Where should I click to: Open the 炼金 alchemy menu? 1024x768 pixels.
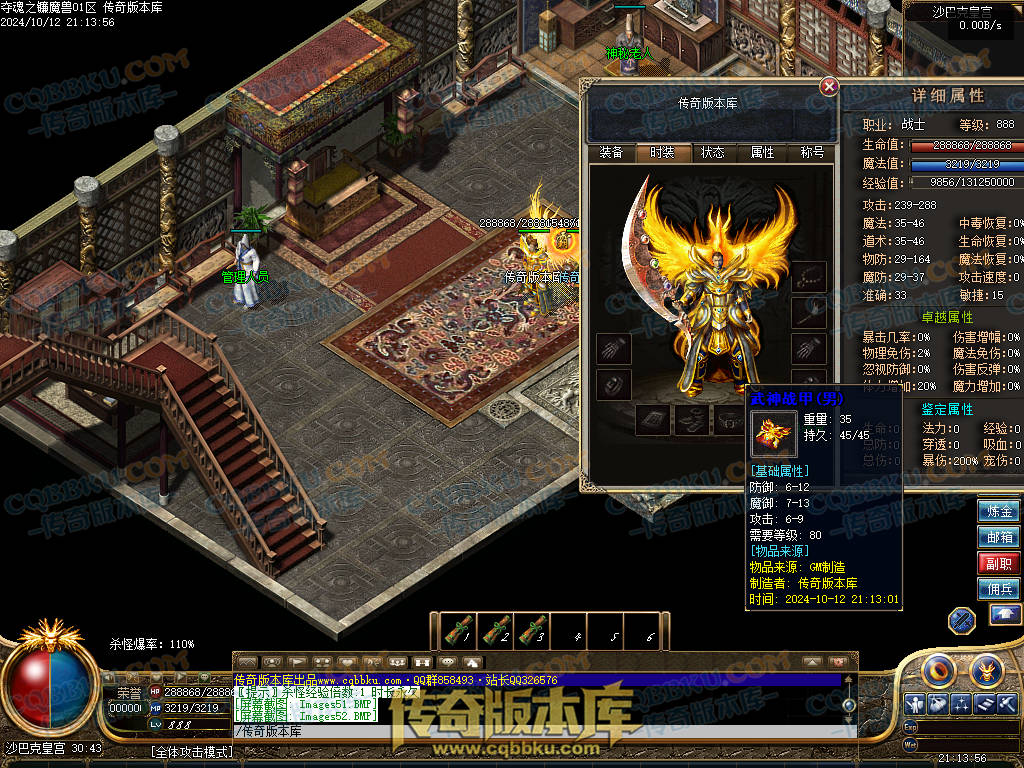click(x=999, y=511)
